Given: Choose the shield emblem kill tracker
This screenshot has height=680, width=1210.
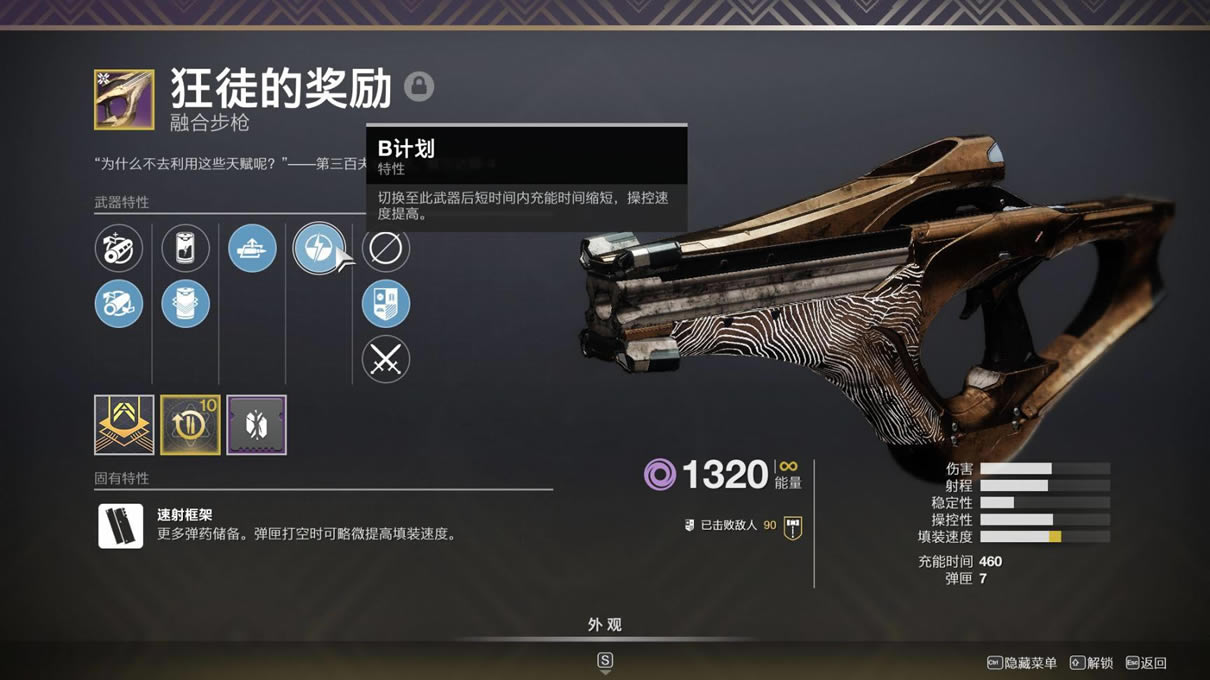Looking at the screenshot, I should point(385,304).
